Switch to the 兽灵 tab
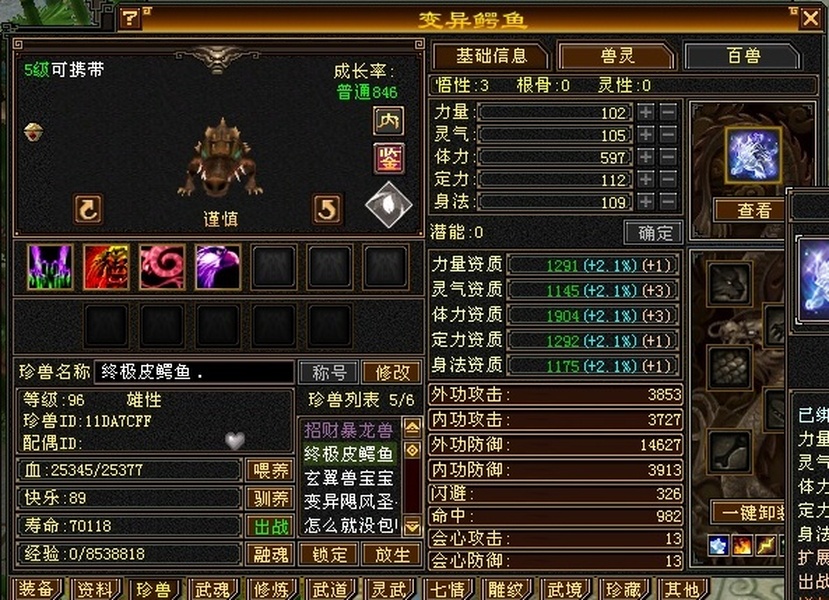This screenshot has height=600, width=829. (616, 56)
